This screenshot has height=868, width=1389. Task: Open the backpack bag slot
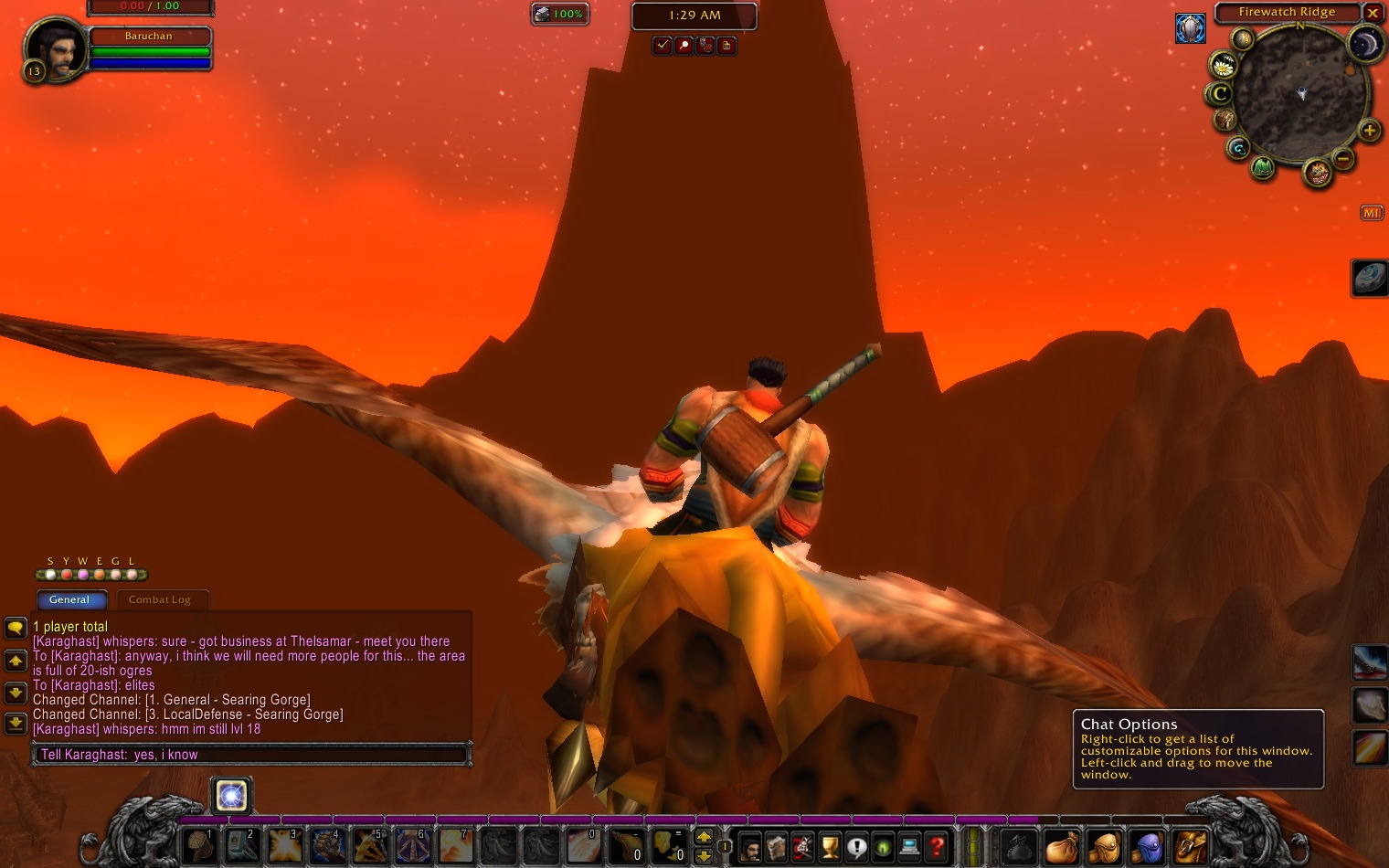[1190, 847]
